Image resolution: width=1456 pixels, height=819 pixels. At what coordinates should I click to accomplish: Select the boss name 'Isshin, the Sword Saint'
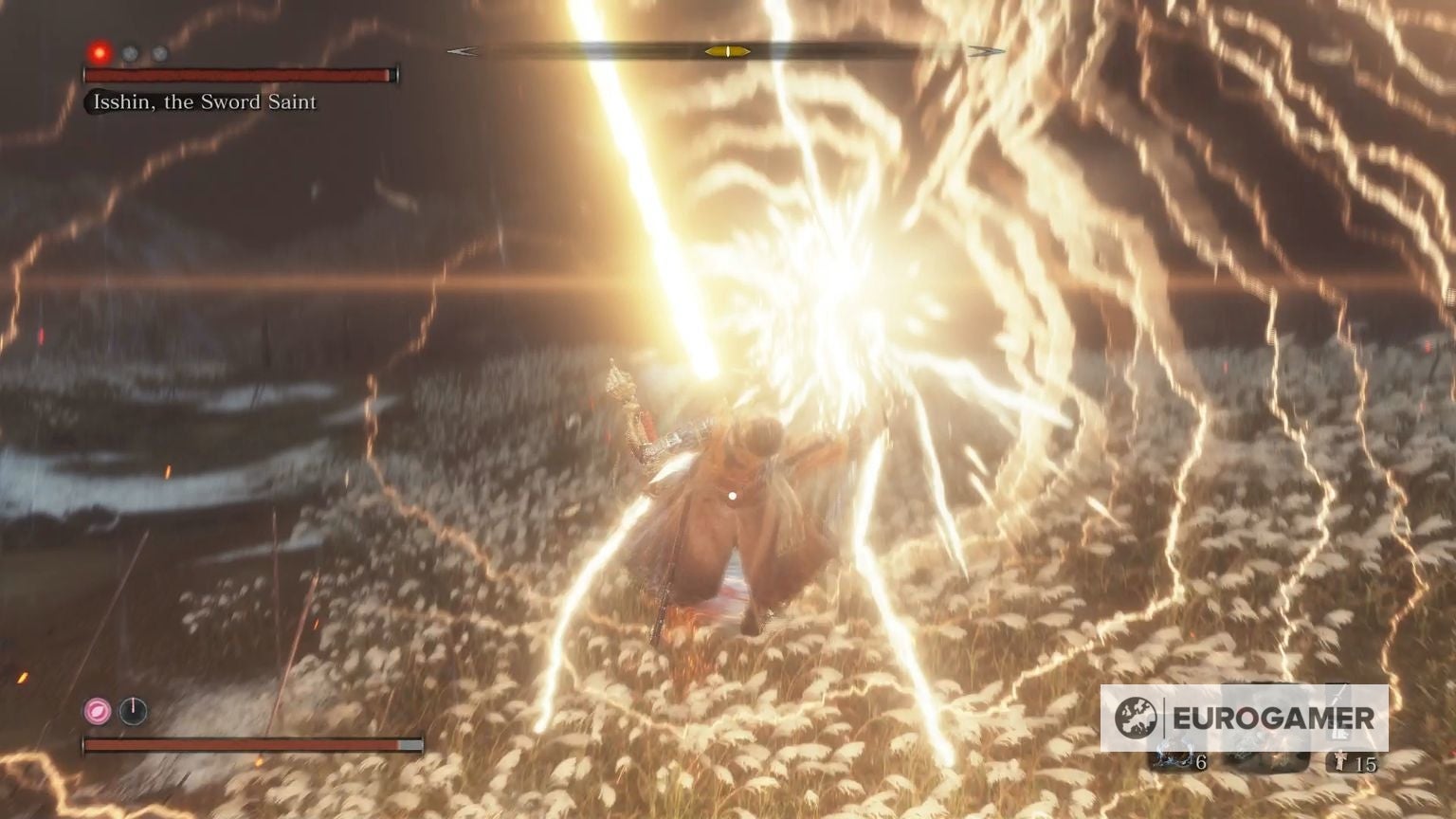[x=205, y=102]
